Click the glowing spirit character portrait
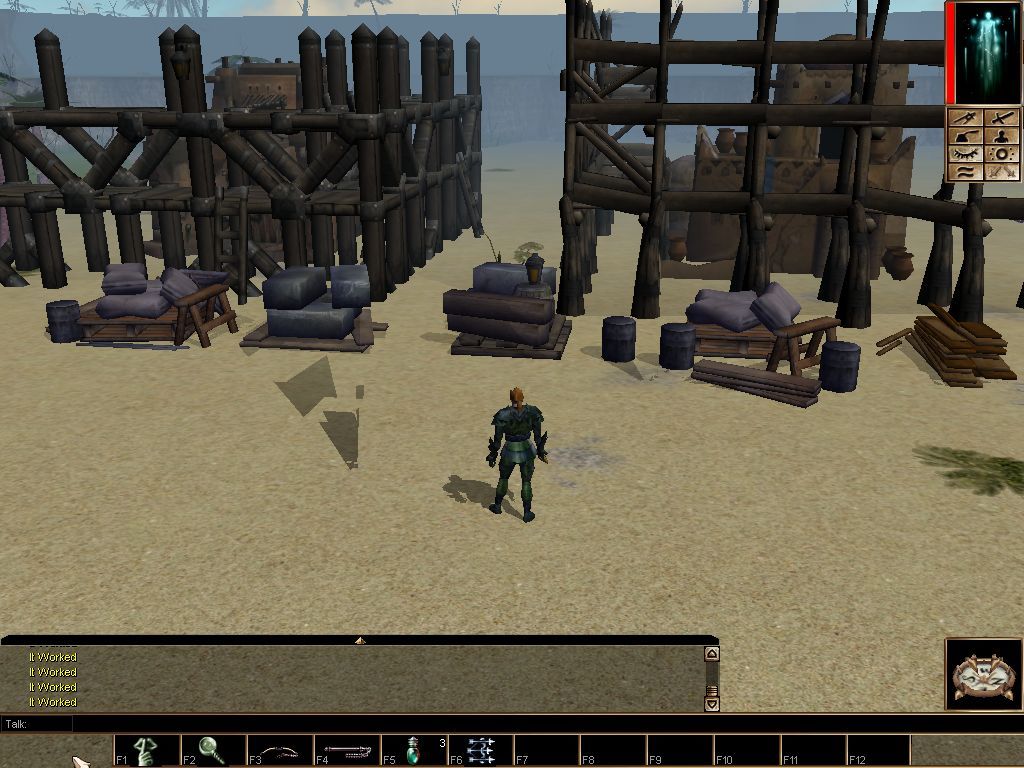The image size is (1024, 768). [x=984, y=52]
